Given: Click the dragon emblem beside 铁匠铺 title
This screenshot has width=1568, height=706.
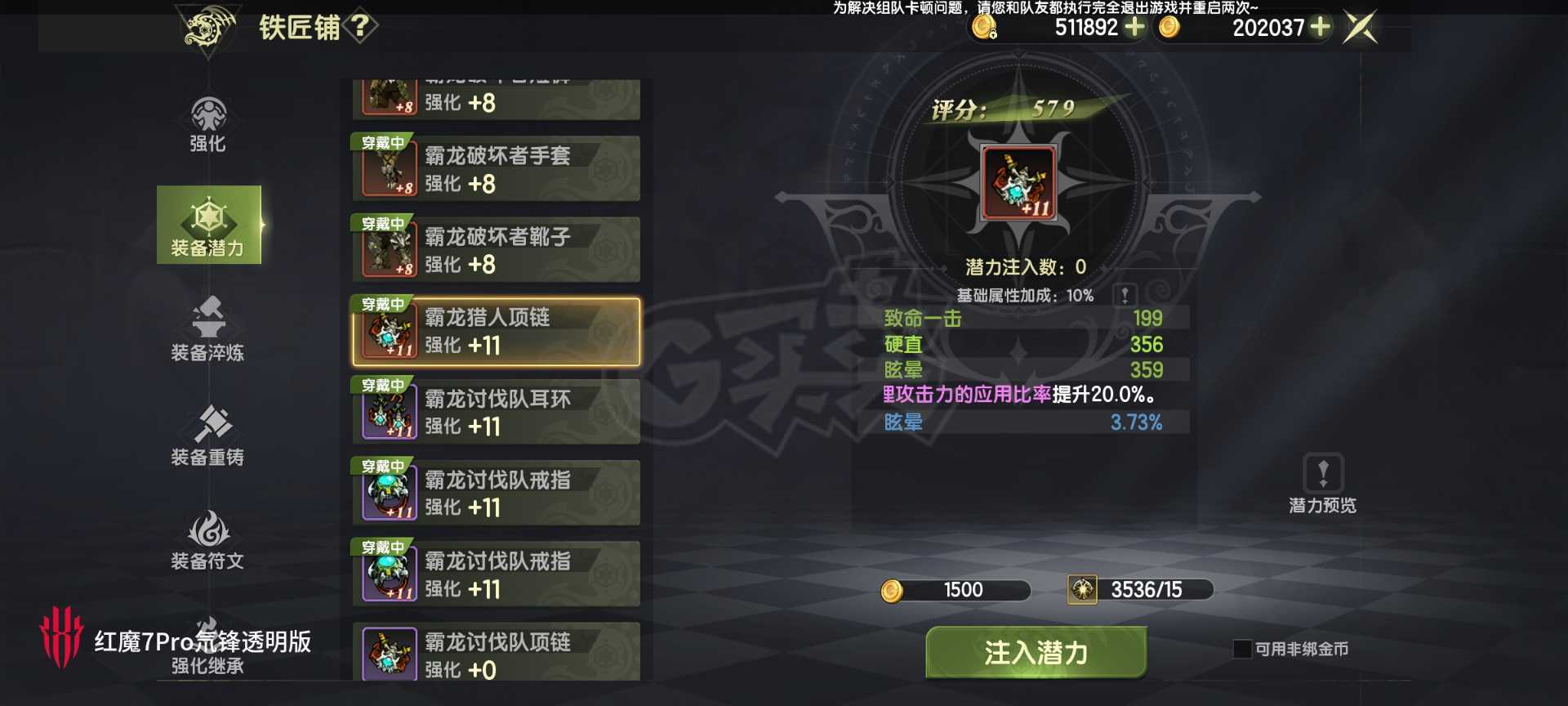Looking at the screenshot, I should (x=208, y=25).
